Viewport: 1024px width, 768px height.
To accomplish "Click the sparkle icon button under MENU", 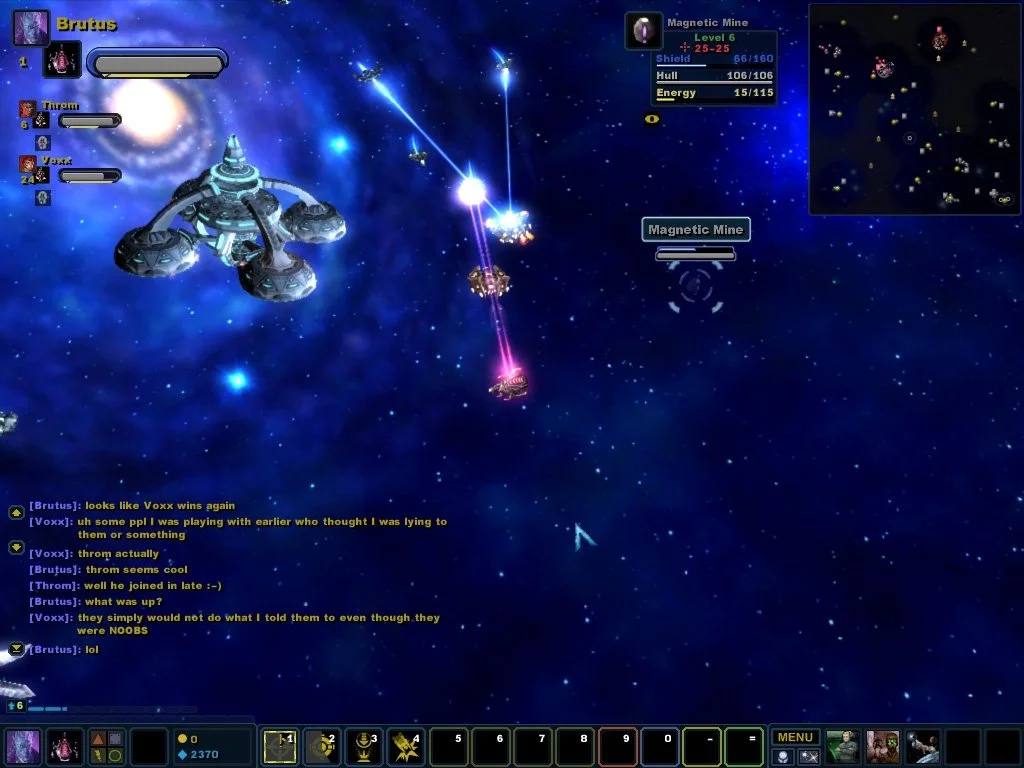I will 809,757.
